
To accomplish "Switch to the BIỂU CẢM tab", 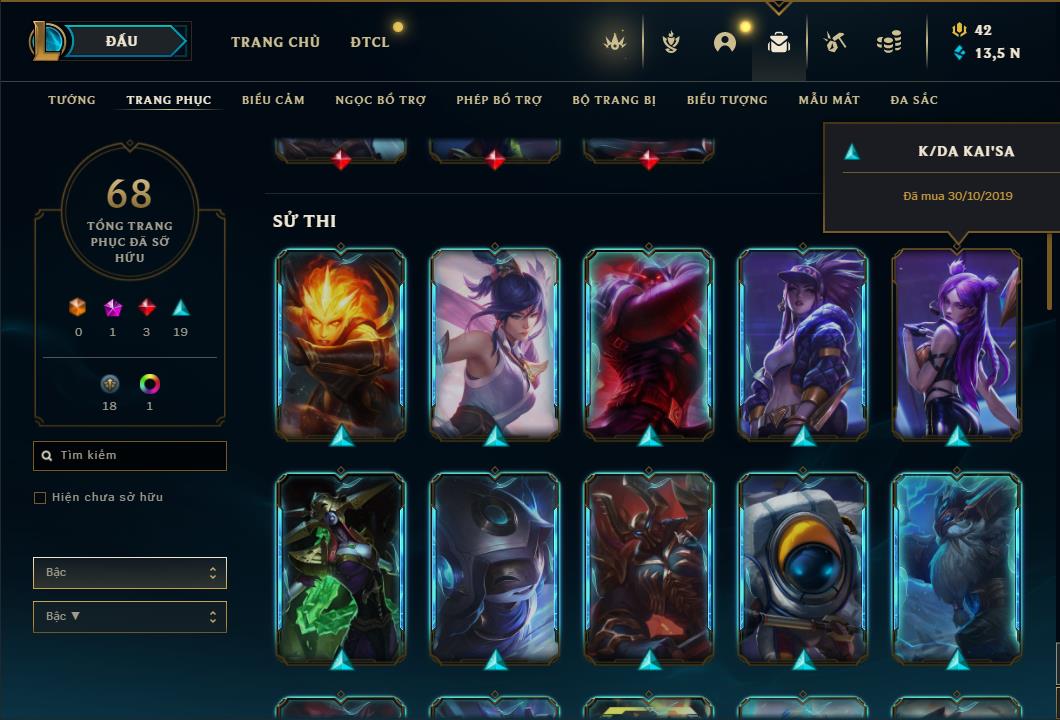I will pos(273,100).
